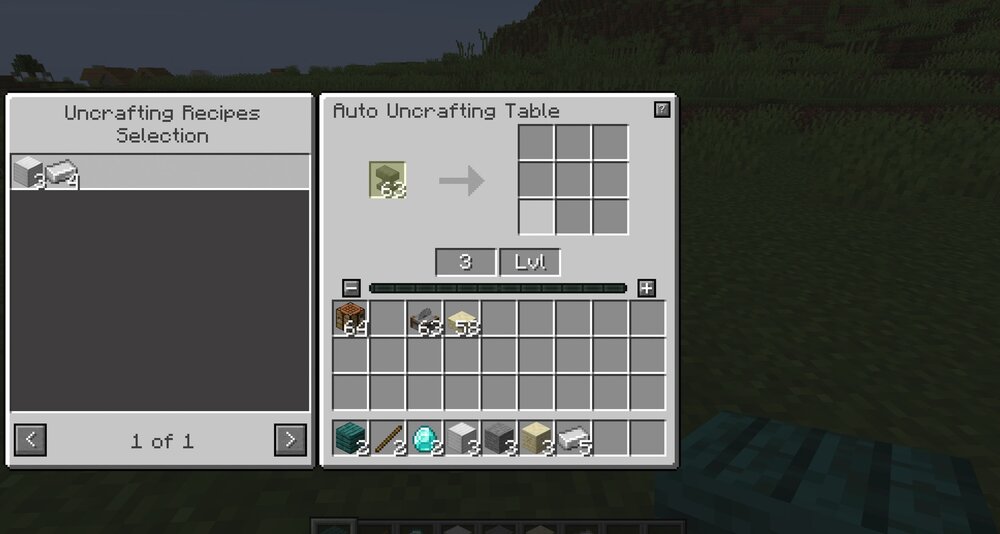
Task: Go to the next recipes page
Action: [290, 439]
